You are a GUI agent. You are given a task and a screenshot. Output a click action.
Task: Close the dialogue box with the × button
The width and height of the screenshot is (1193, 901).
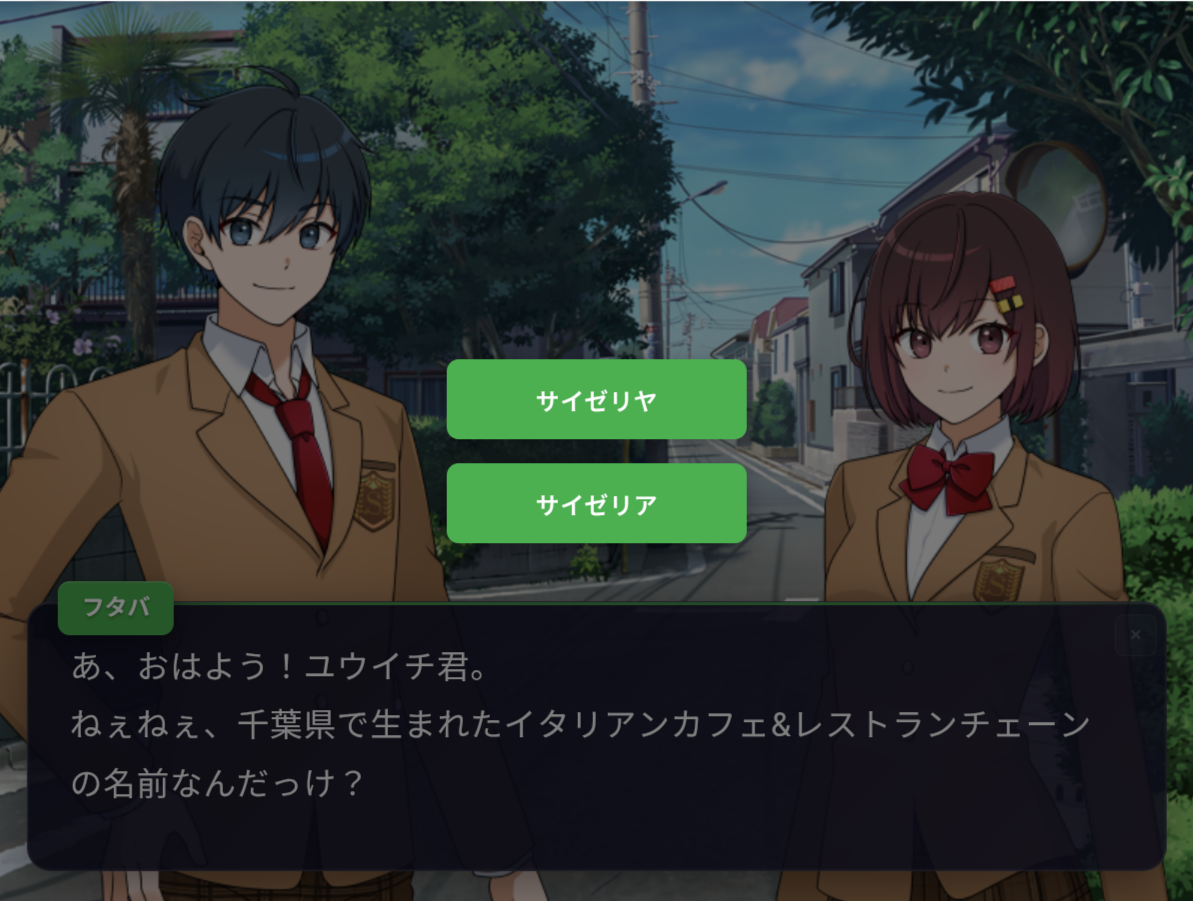coord(1135,635)
